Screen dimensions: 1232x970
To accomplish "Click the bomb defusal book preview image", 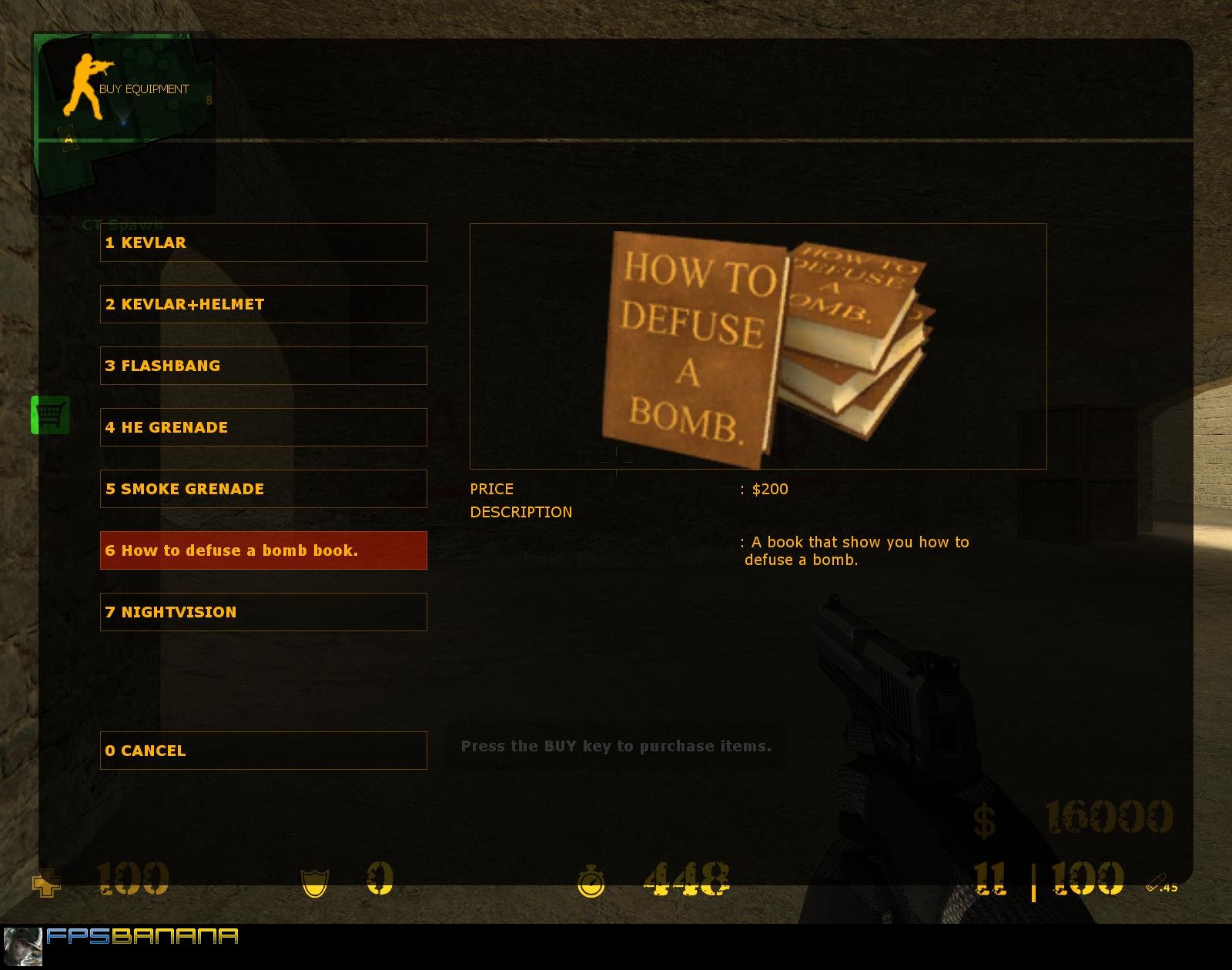I will 758,345.
